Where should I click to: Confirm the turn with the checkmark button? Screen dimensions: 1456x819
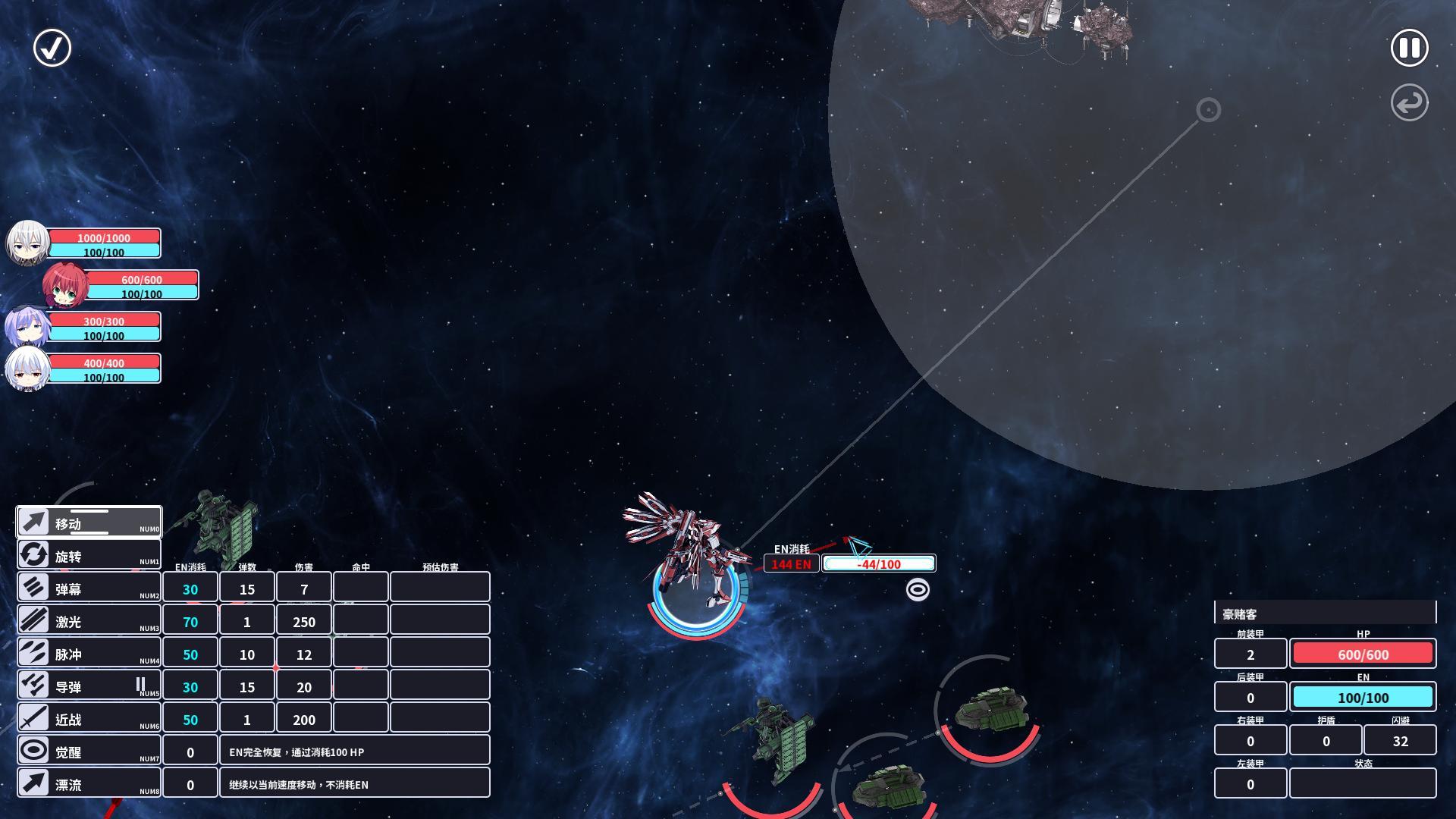pyautogui.click(x=52, y=48)
